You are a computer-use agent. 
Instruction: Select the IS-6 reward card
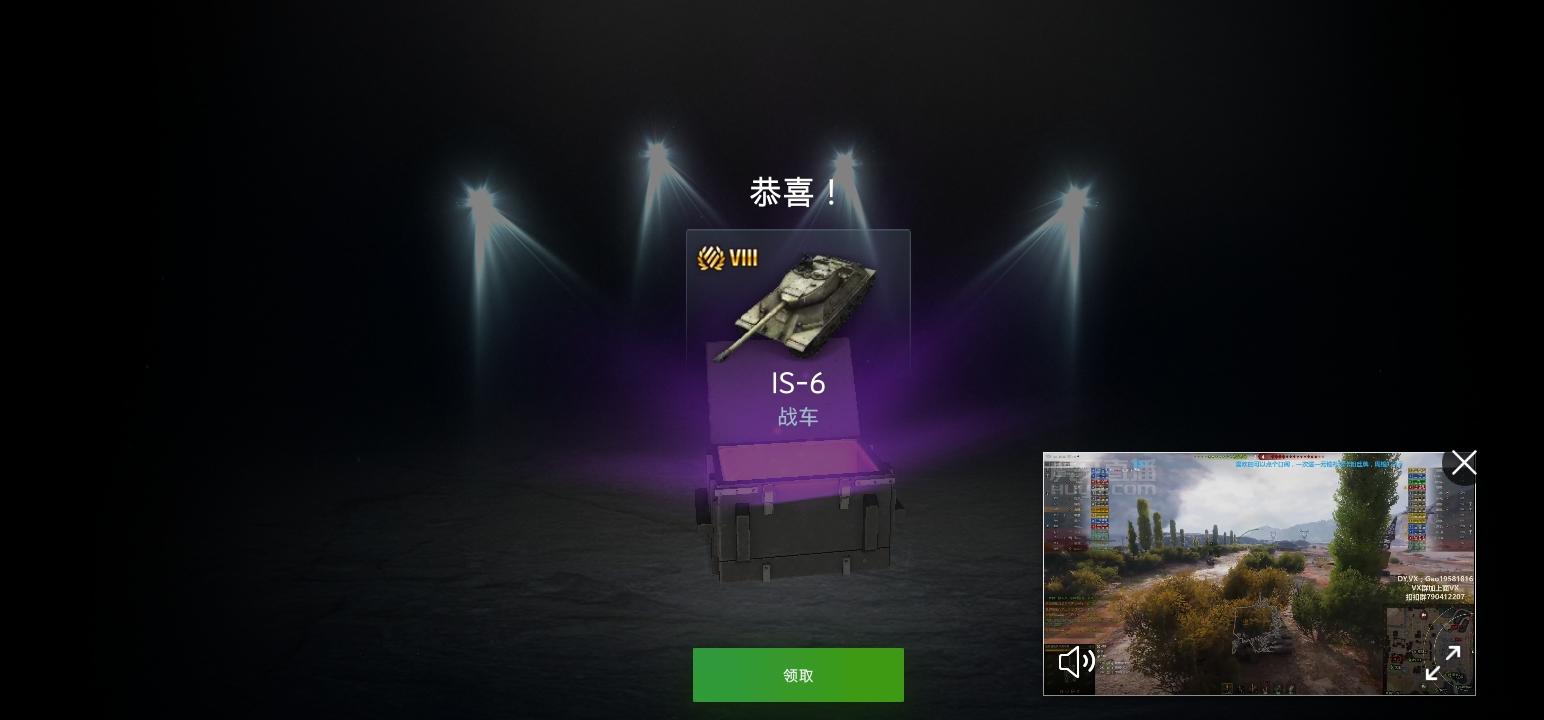click(x=798, y=340)
